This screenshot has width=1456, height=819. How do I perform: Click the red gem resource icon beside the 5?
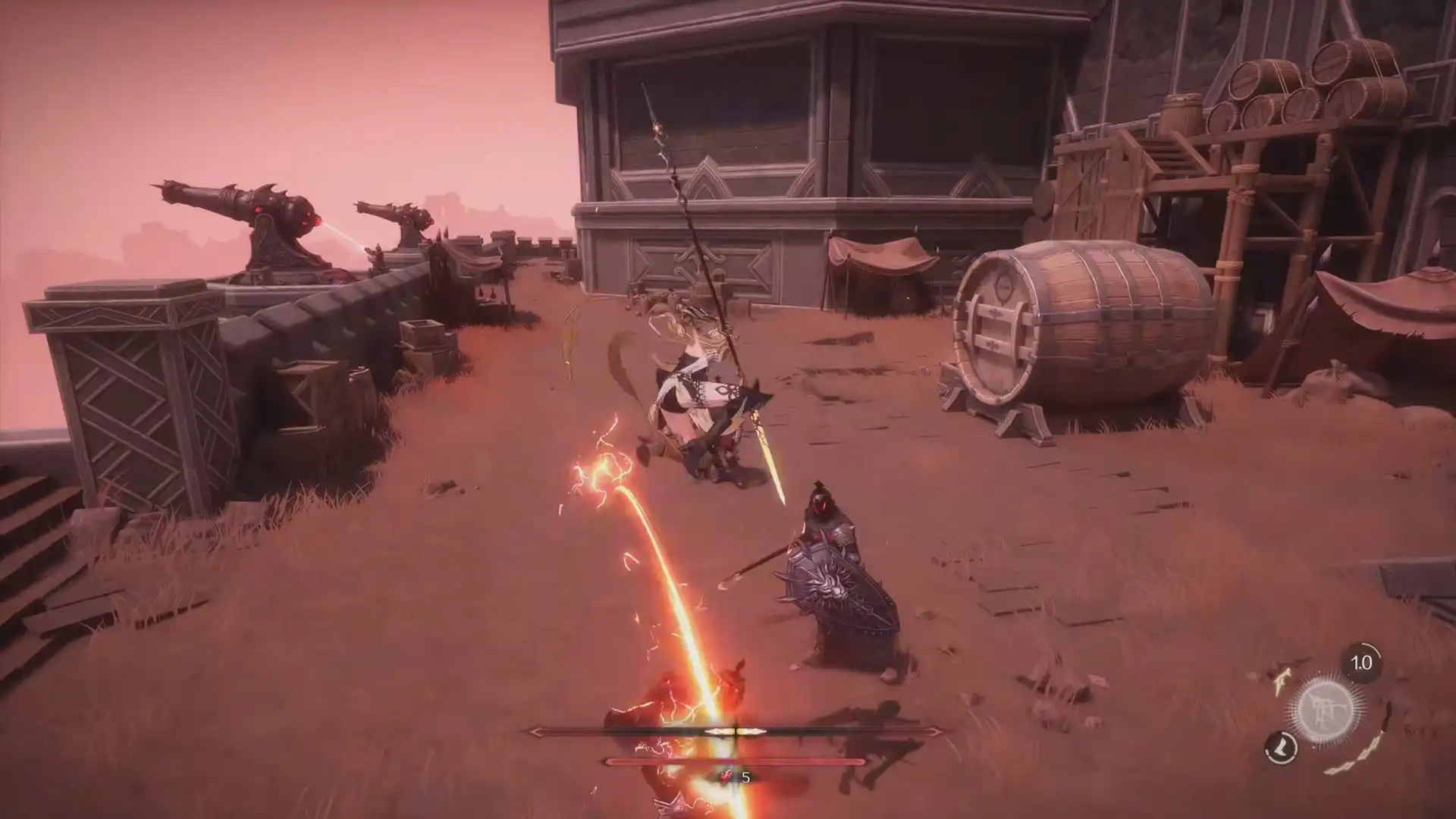724,778
